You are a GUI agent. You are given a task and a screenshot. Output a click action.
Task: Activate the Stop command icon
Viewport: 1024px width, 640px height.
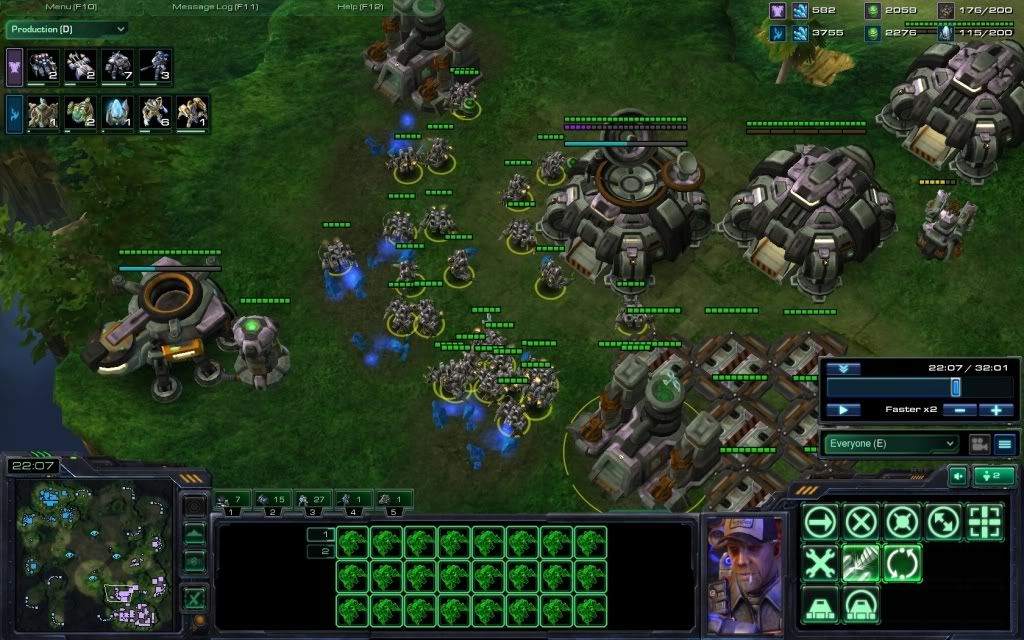[861, 522]
